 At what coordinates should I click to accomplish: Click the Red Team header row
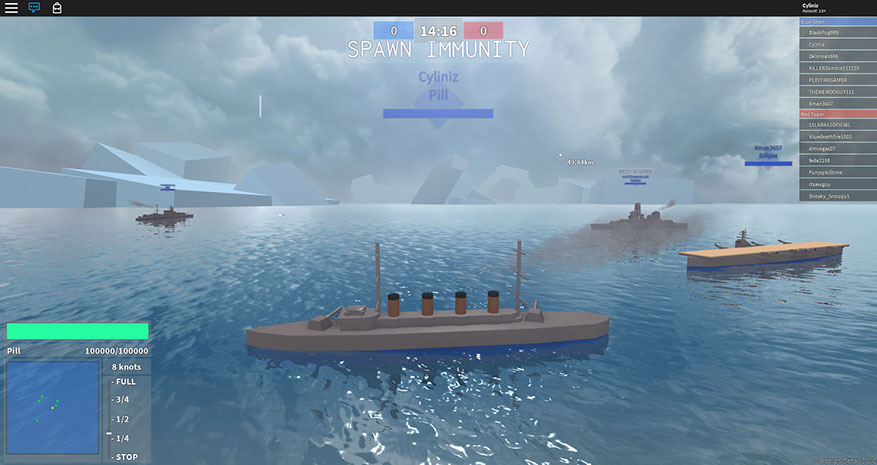click(x=837, y=114)
